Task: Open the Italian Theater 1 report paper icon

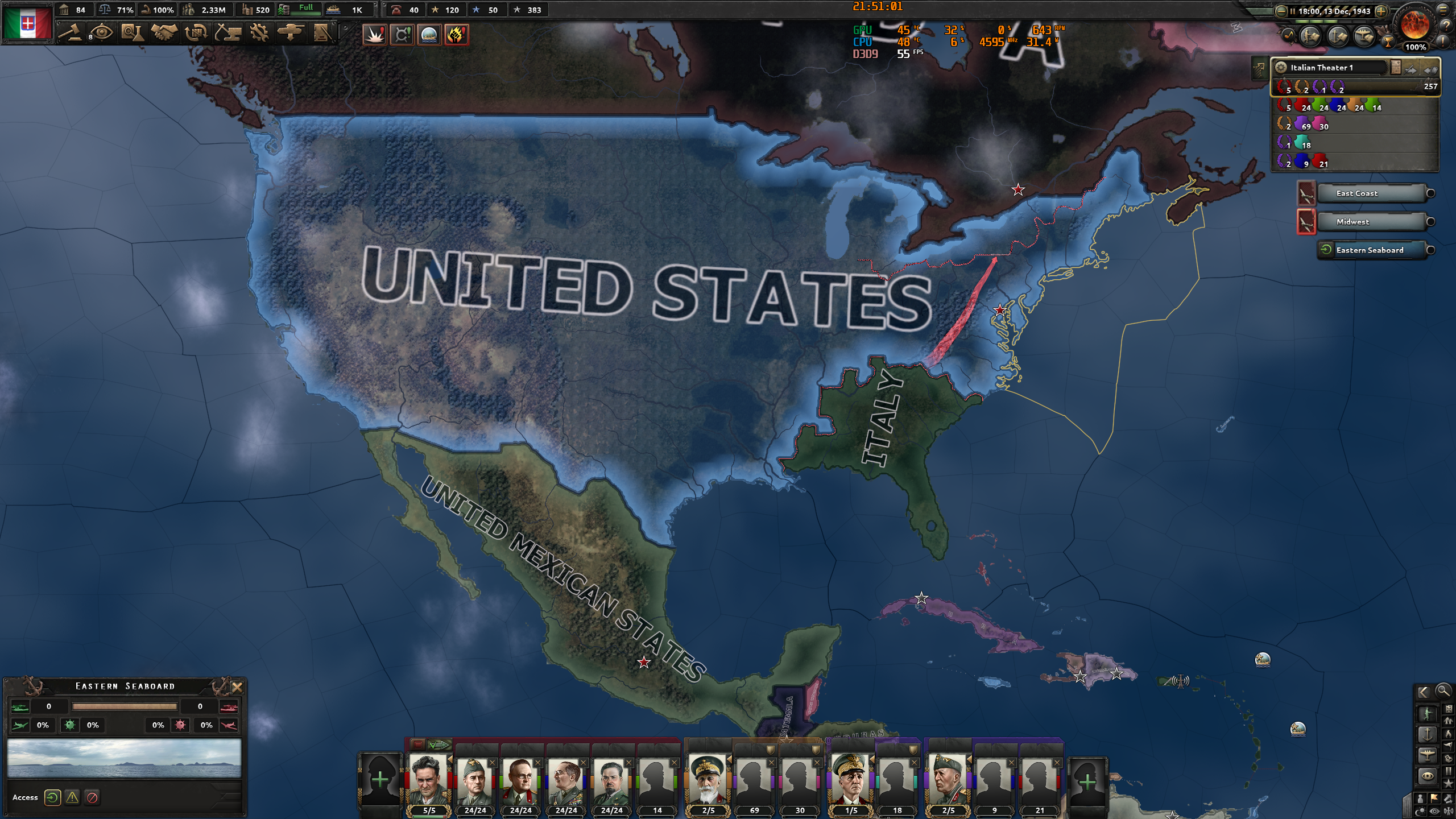Action: (1395, 67)
